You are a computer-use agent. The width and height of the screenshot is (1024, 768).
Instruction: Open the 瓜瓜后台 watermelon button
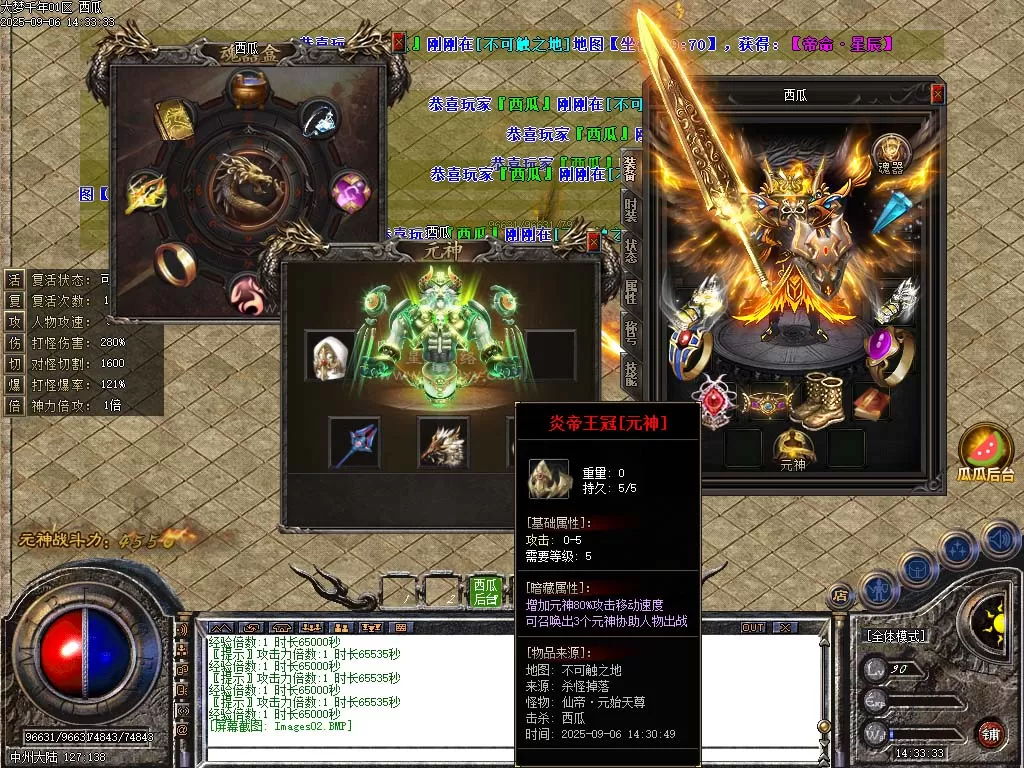pyautogui.click(x=986, y=450)
